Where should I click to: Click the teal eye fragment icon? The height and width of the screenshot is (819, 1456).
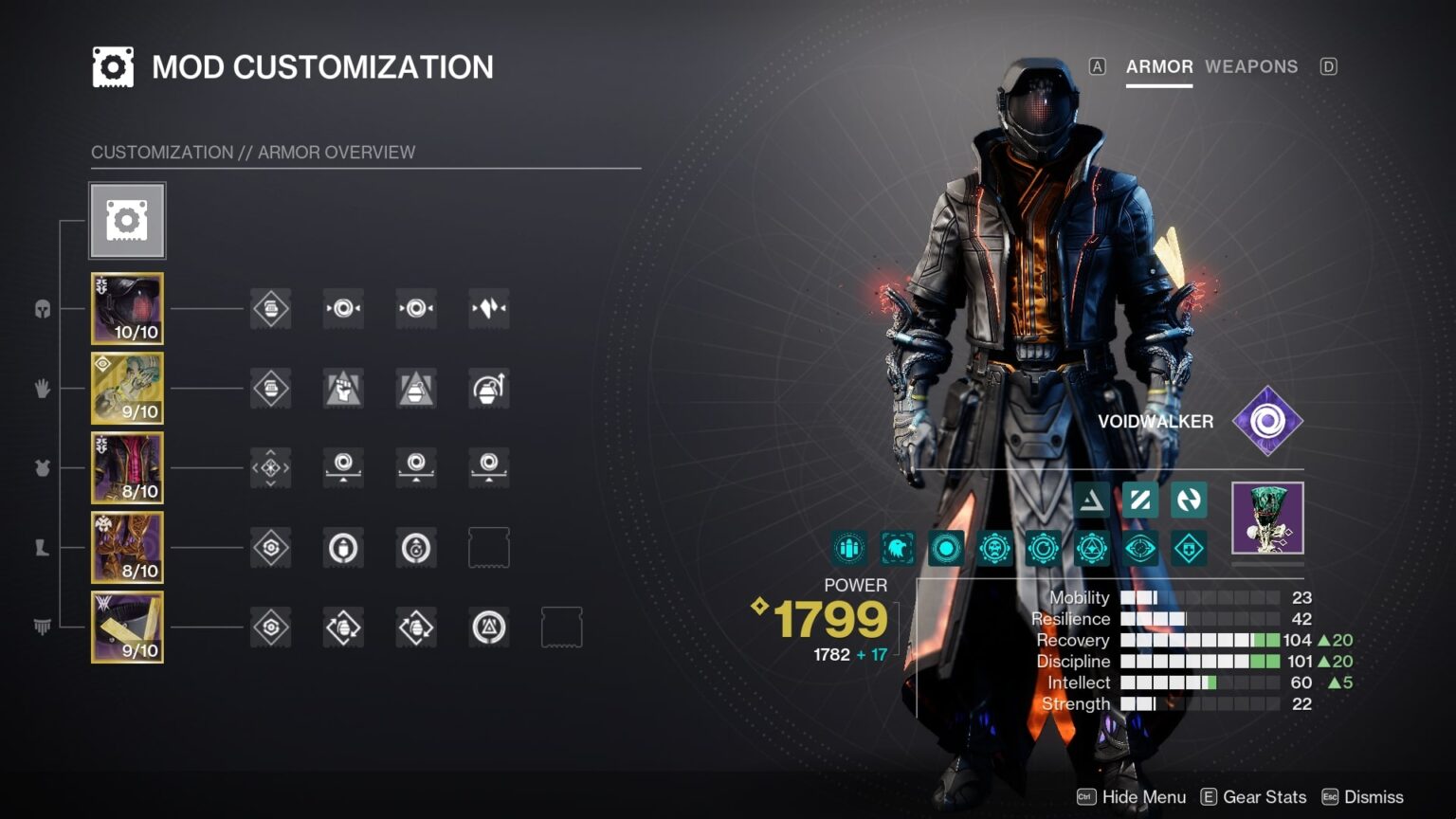point(1140,549)
